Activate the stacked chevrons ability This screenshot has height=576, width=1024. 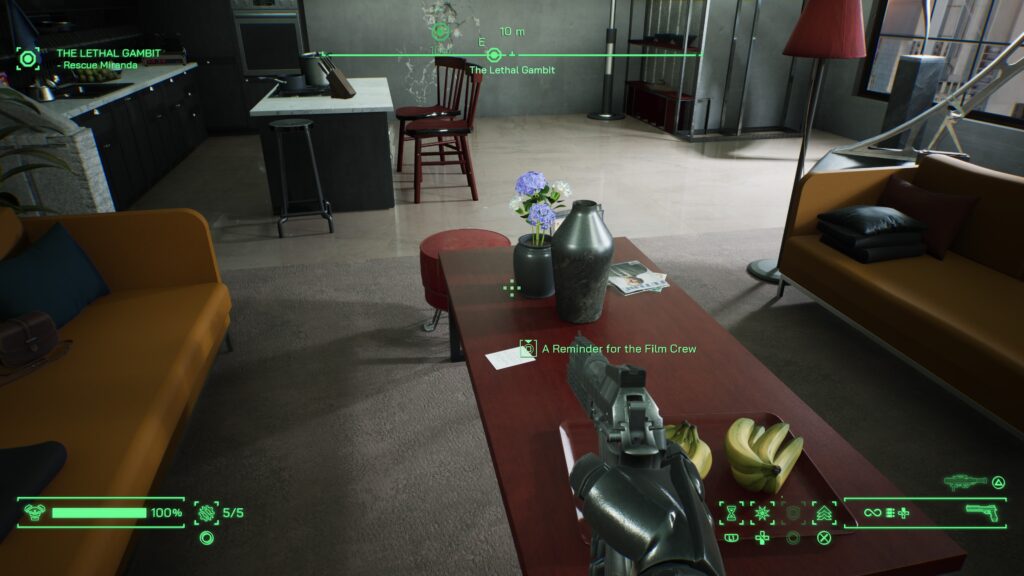(824, 513)
